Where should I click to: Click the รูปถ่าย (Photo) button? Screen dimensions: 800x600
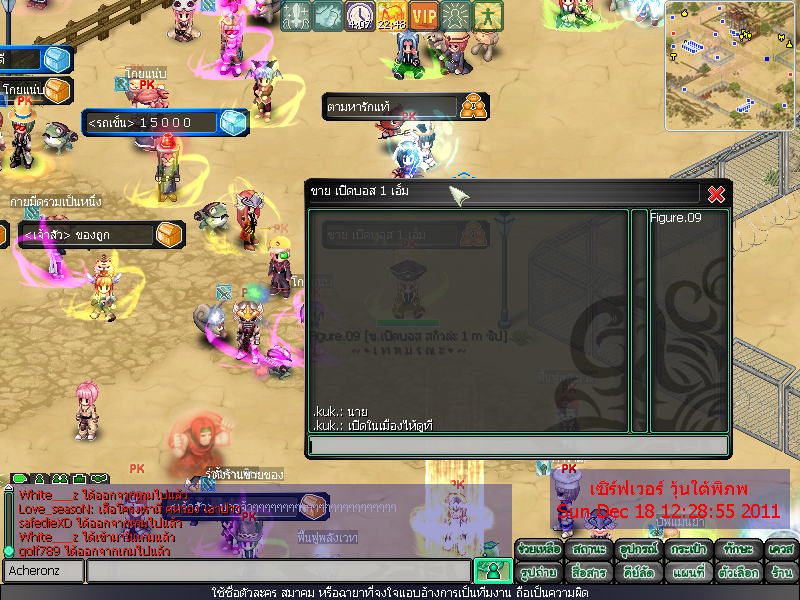pos(539,573)
